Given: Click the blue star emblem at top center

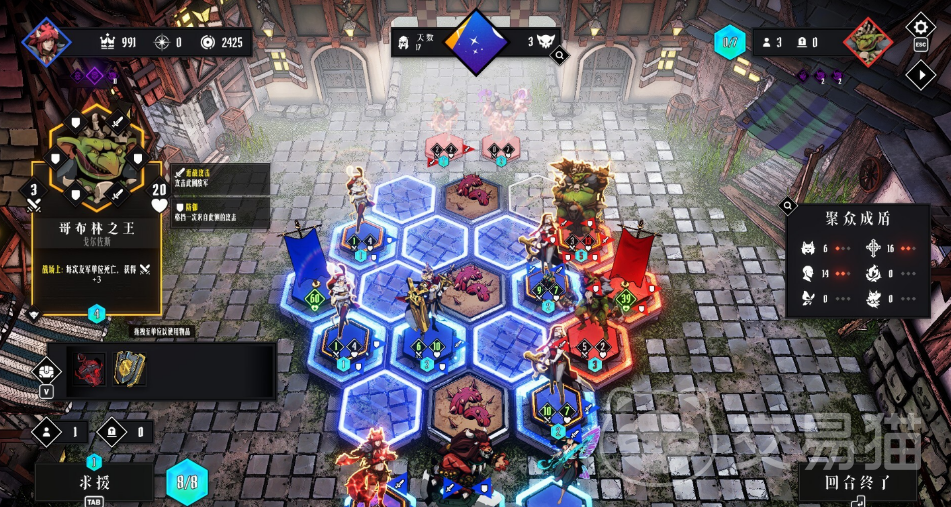Looking at the screenshot, I should pos(476,43).
